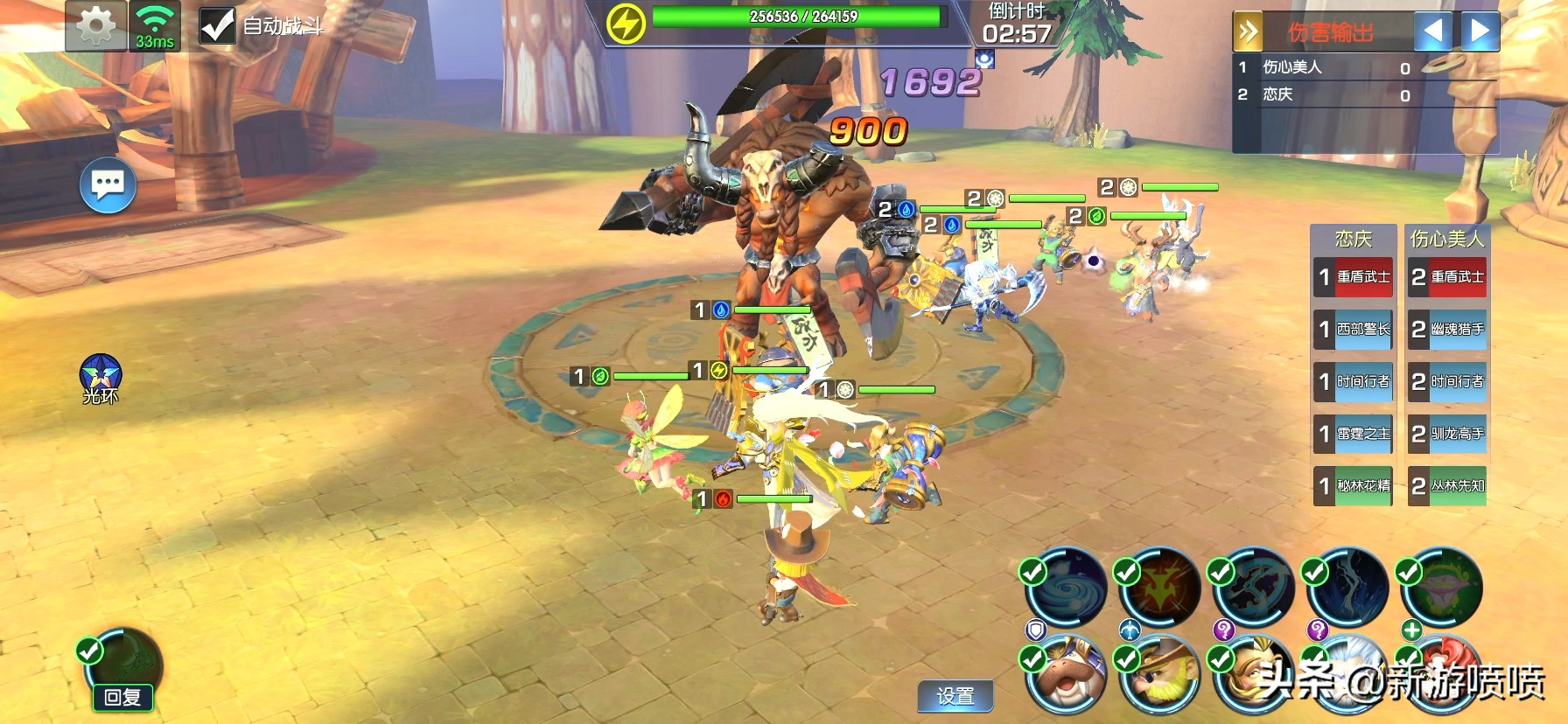Open the chat bubble button

pos(108,184)
